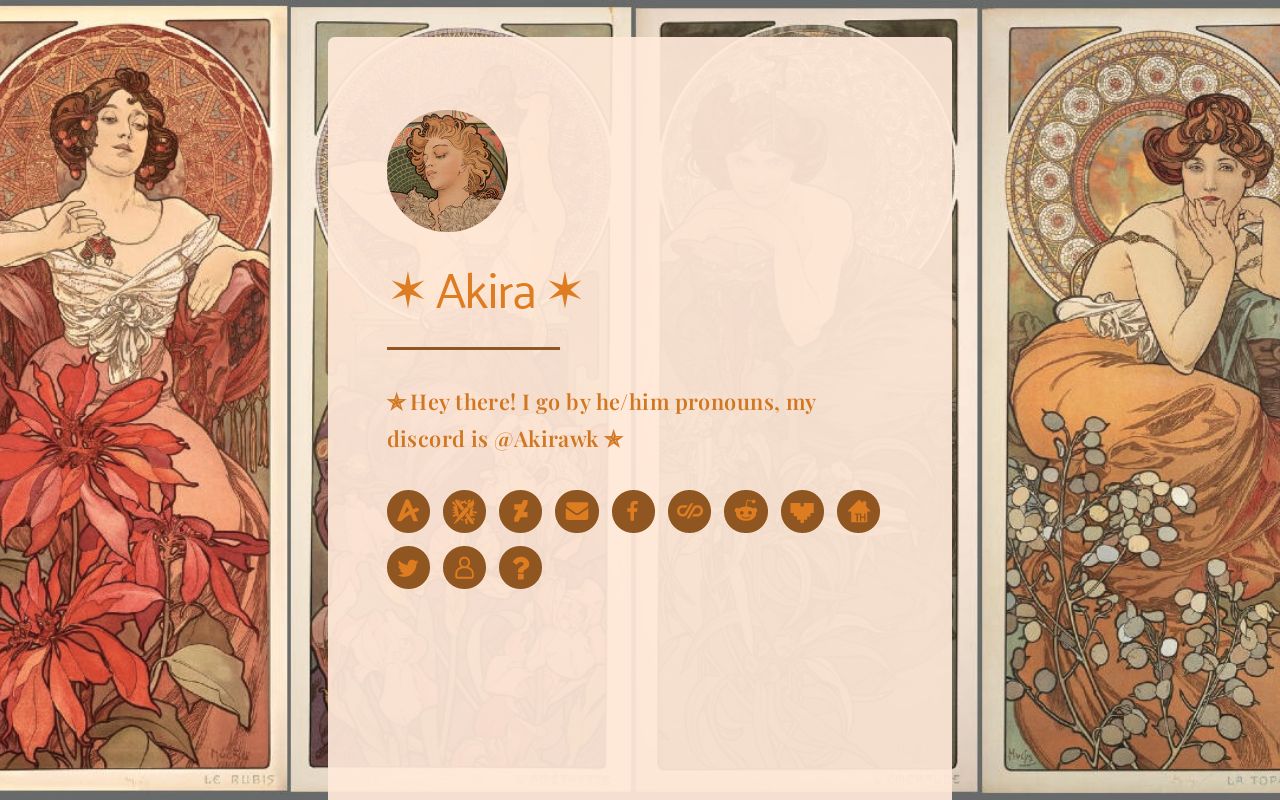Click the La Topaze painting on the right
This screenshot has height=800, width=1280.
pos(1130,400)
